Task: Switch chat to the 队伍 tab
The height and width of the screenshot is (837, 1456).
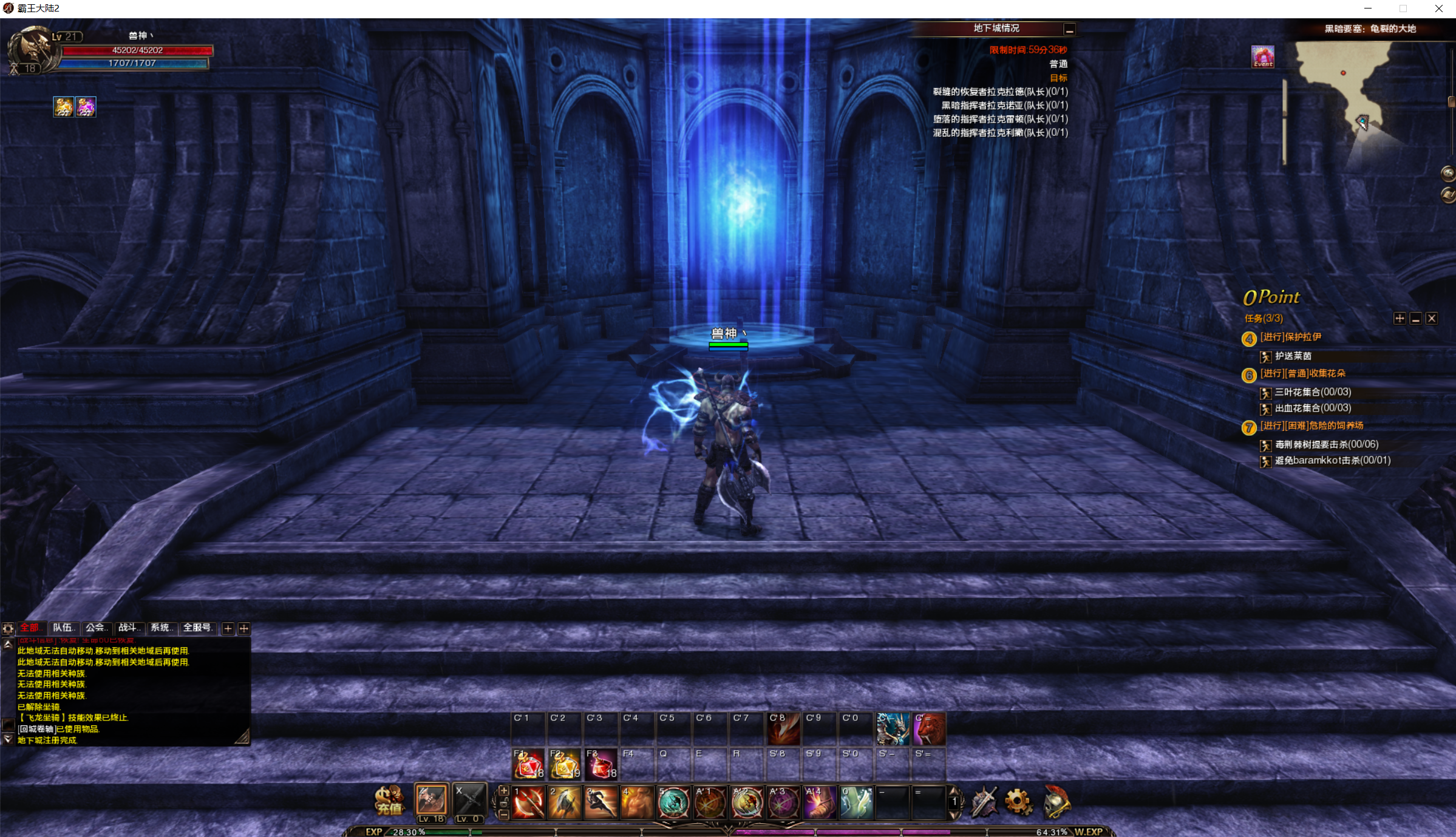Action: [x=63, y=628]
